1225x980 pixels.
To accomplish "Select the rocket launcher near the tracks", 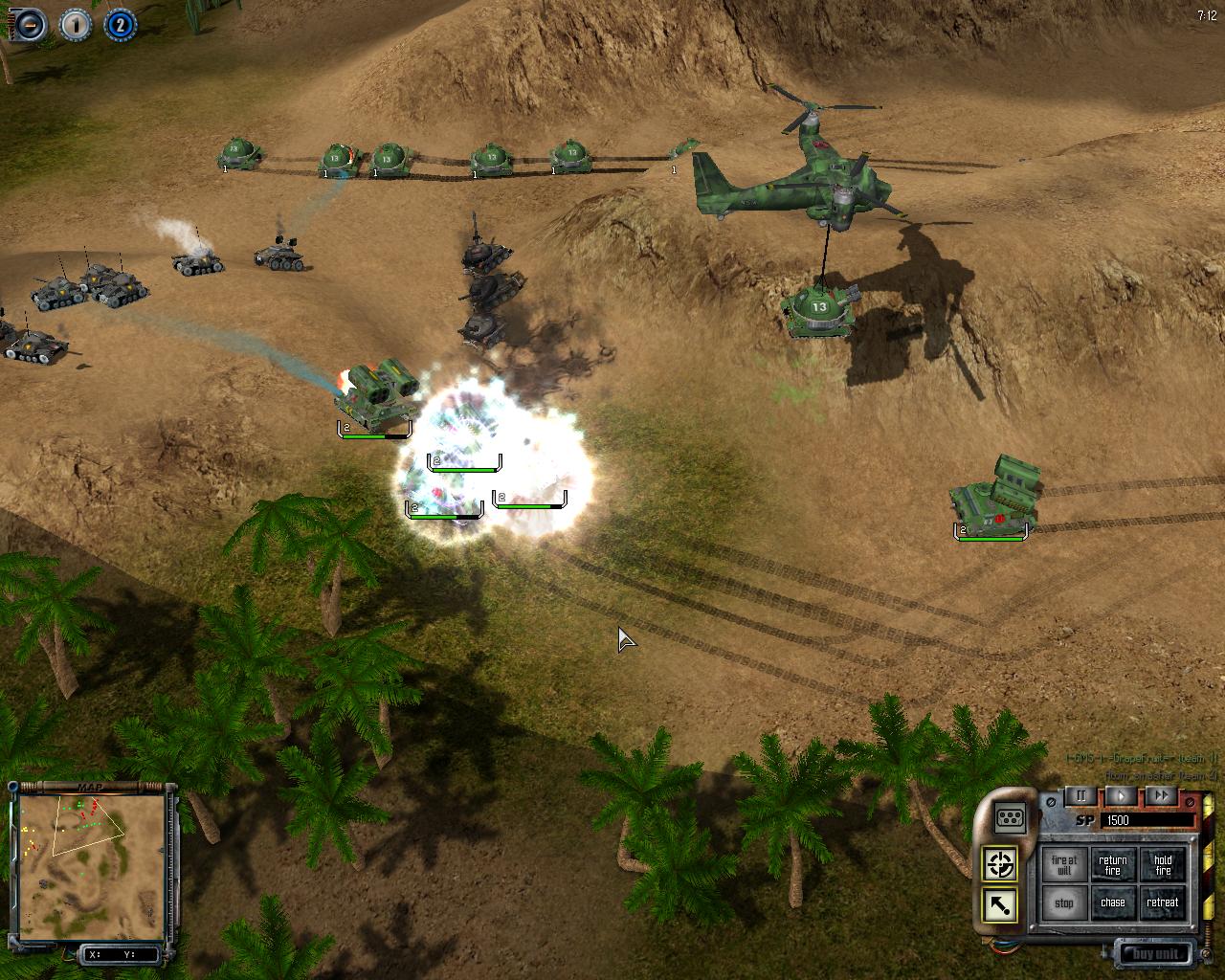I will pyautogui.click(x=995, y=496).
